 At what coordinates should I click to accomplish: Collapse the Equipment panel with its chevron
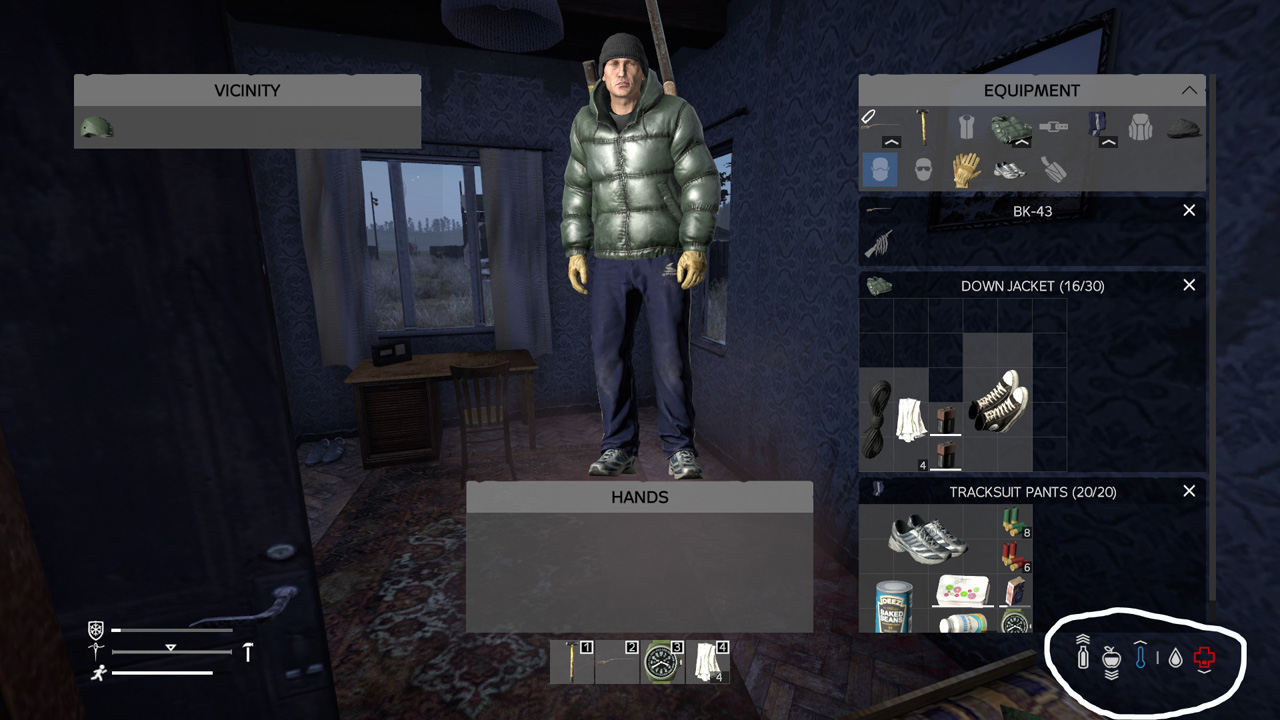coord(1190,90)
